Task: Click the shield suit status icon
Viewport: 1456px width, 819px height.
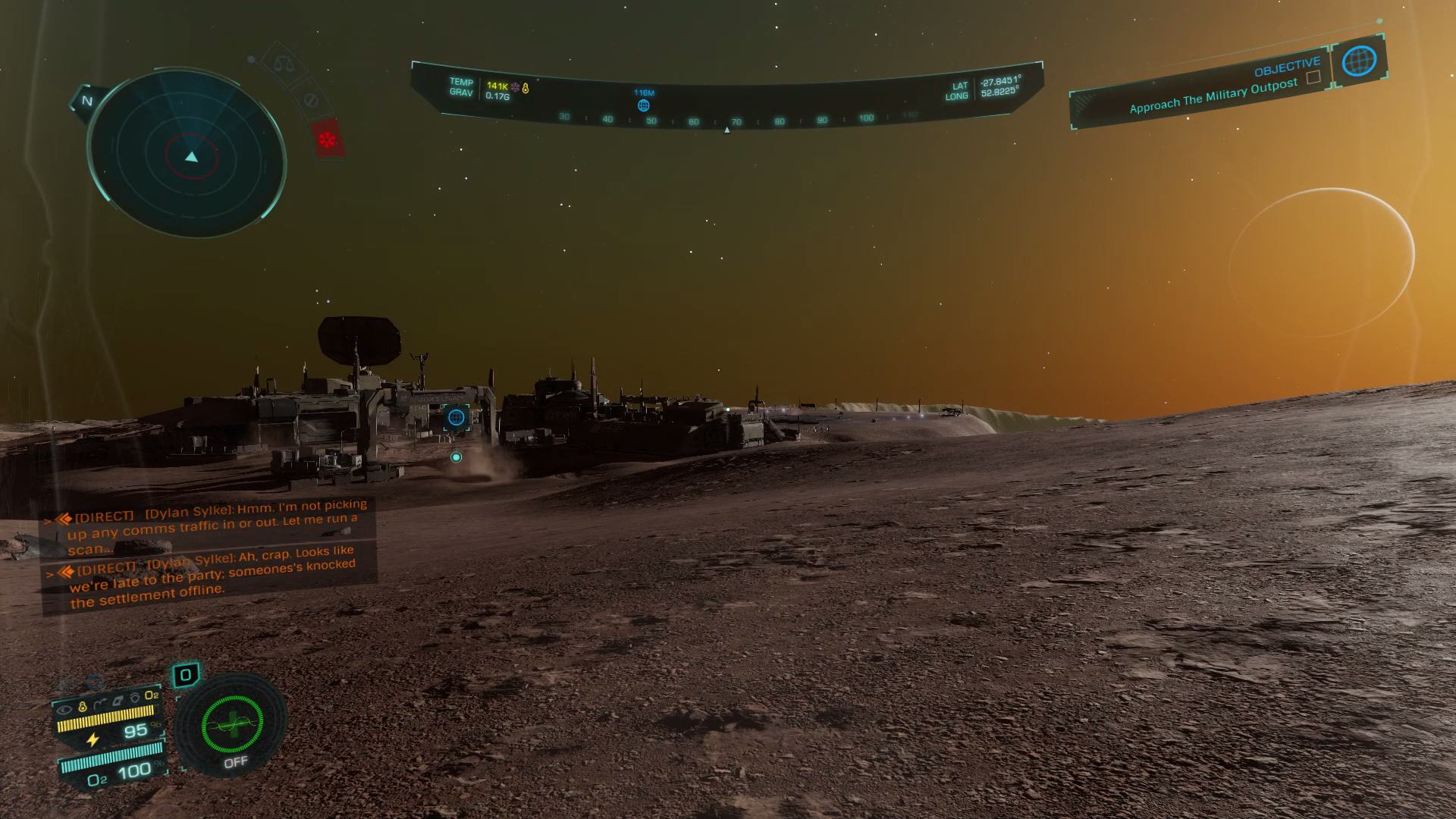Action: (135, 698)
